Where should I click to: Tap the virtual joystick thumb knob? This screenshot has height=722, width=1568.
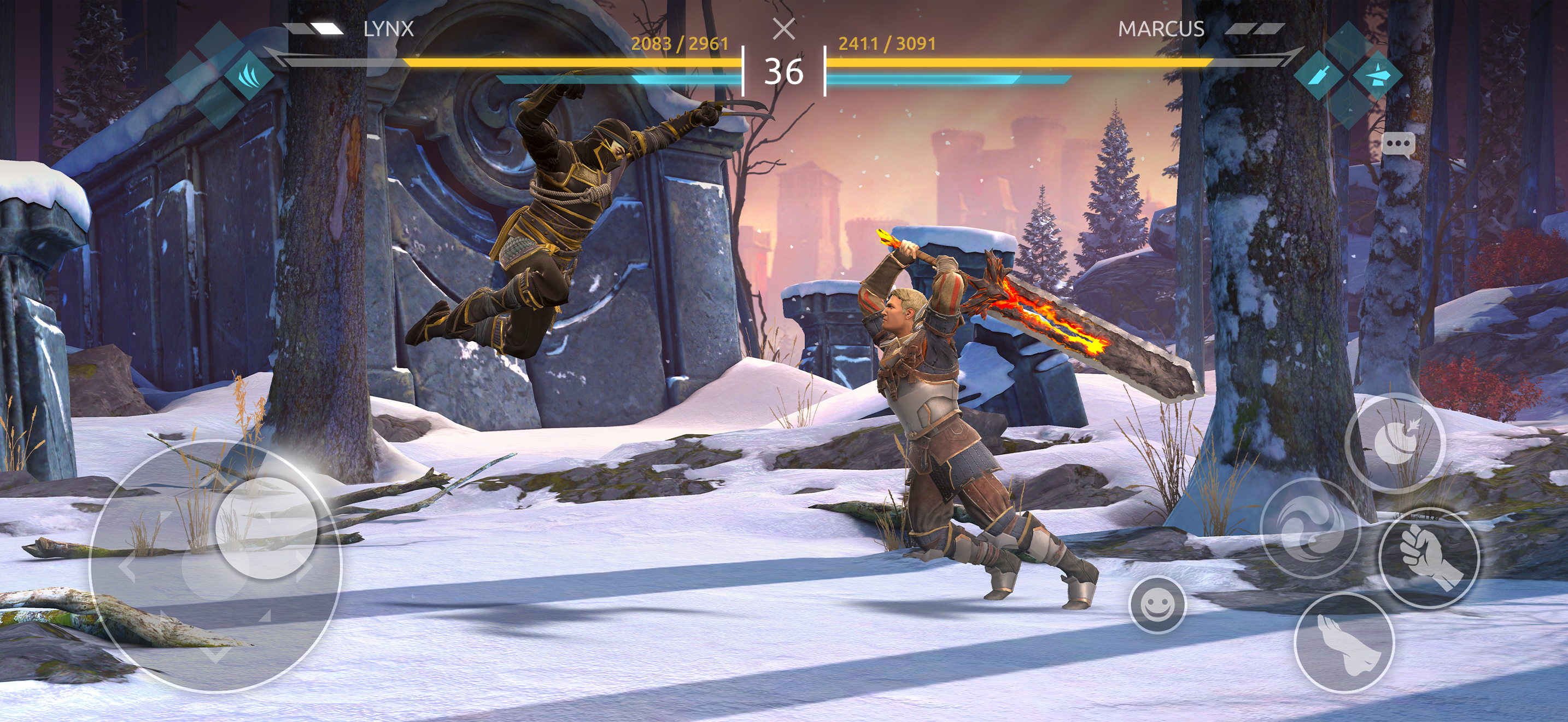click(x=267, y=527)
